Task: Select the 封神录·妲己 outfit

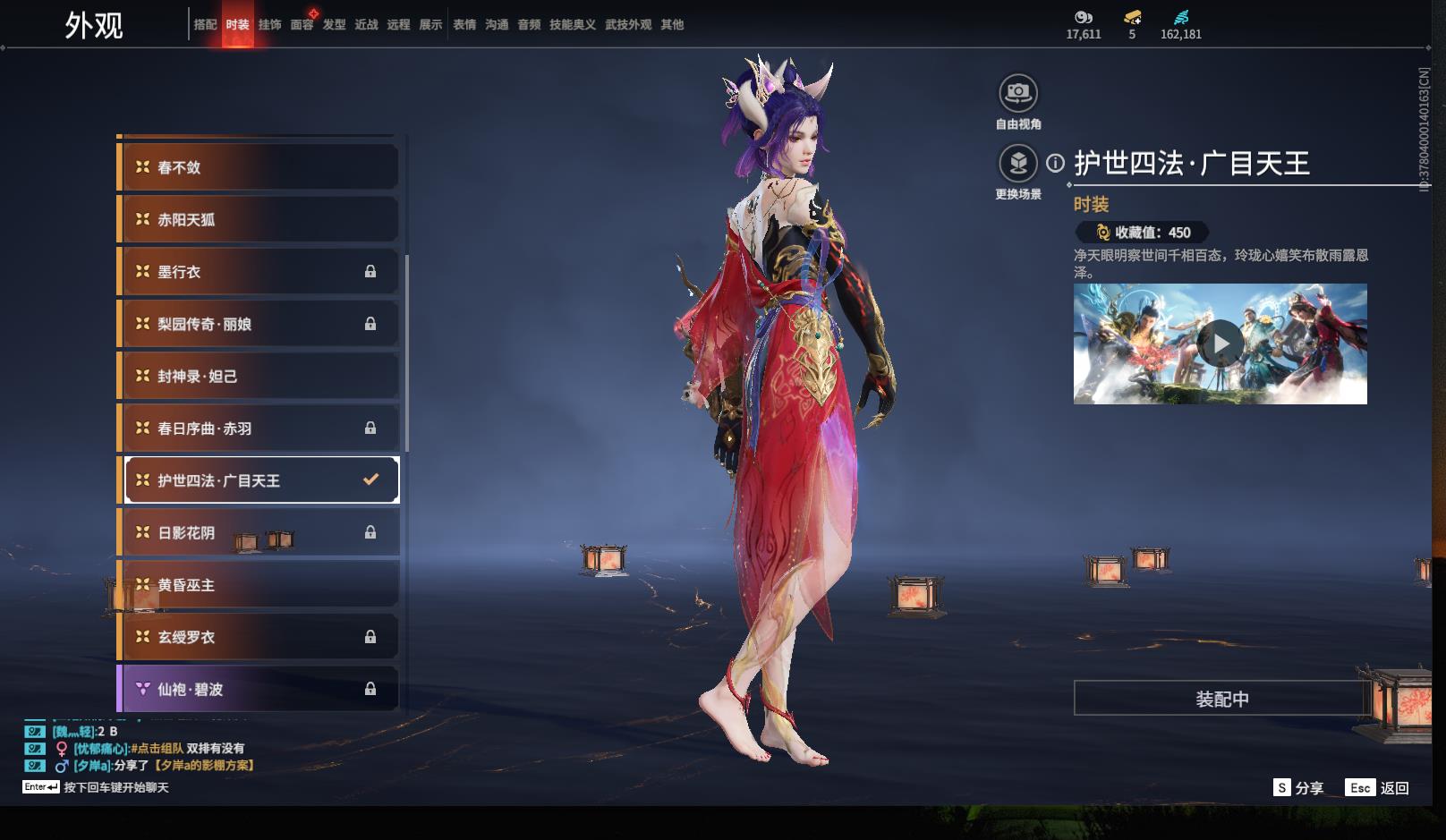Action: 259,377
